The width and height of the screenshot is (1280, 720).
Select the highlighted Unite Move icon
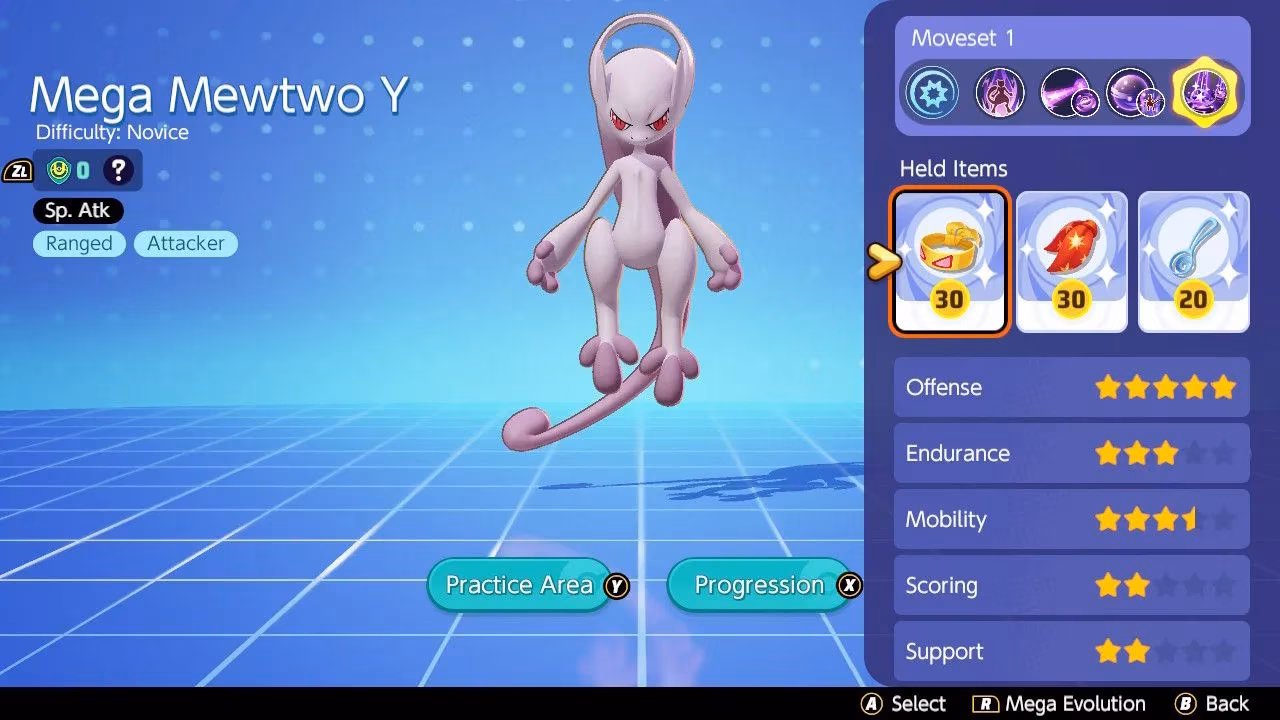(1205, 91)
